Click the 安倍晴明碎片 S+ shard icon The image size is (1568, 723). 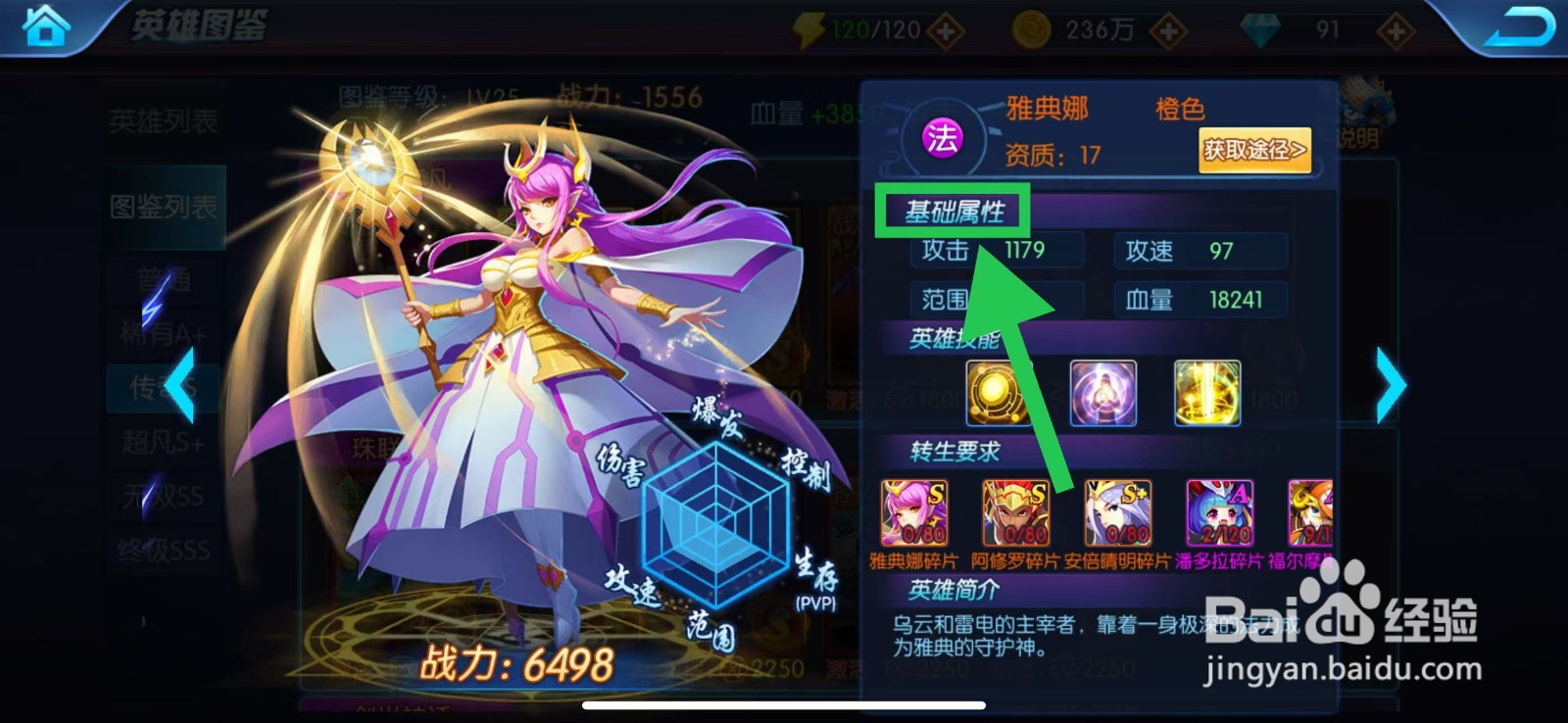point(1117,510)
